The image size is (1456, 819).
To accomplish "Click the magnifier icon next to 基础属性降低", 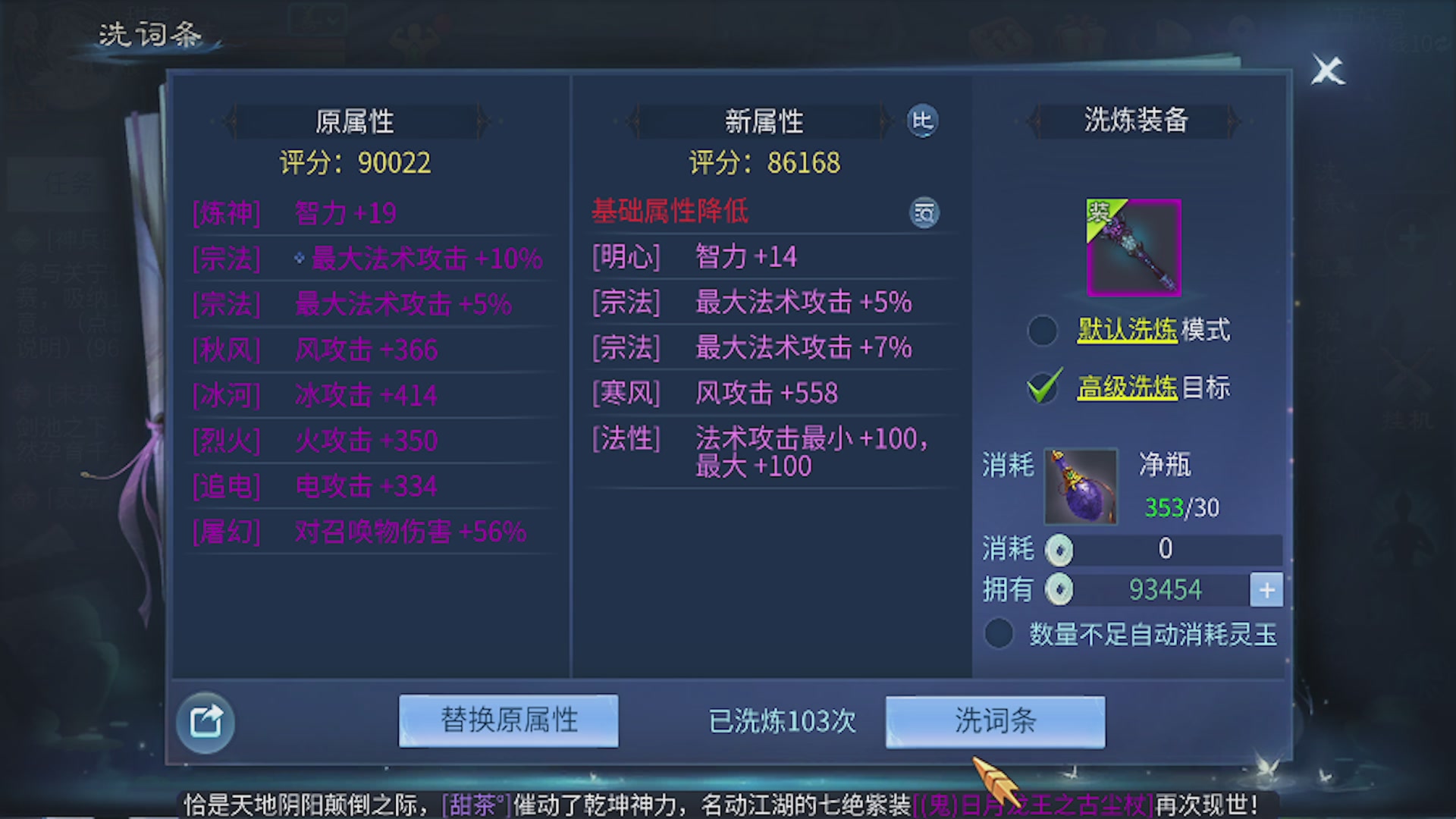I will click(924, 213).
